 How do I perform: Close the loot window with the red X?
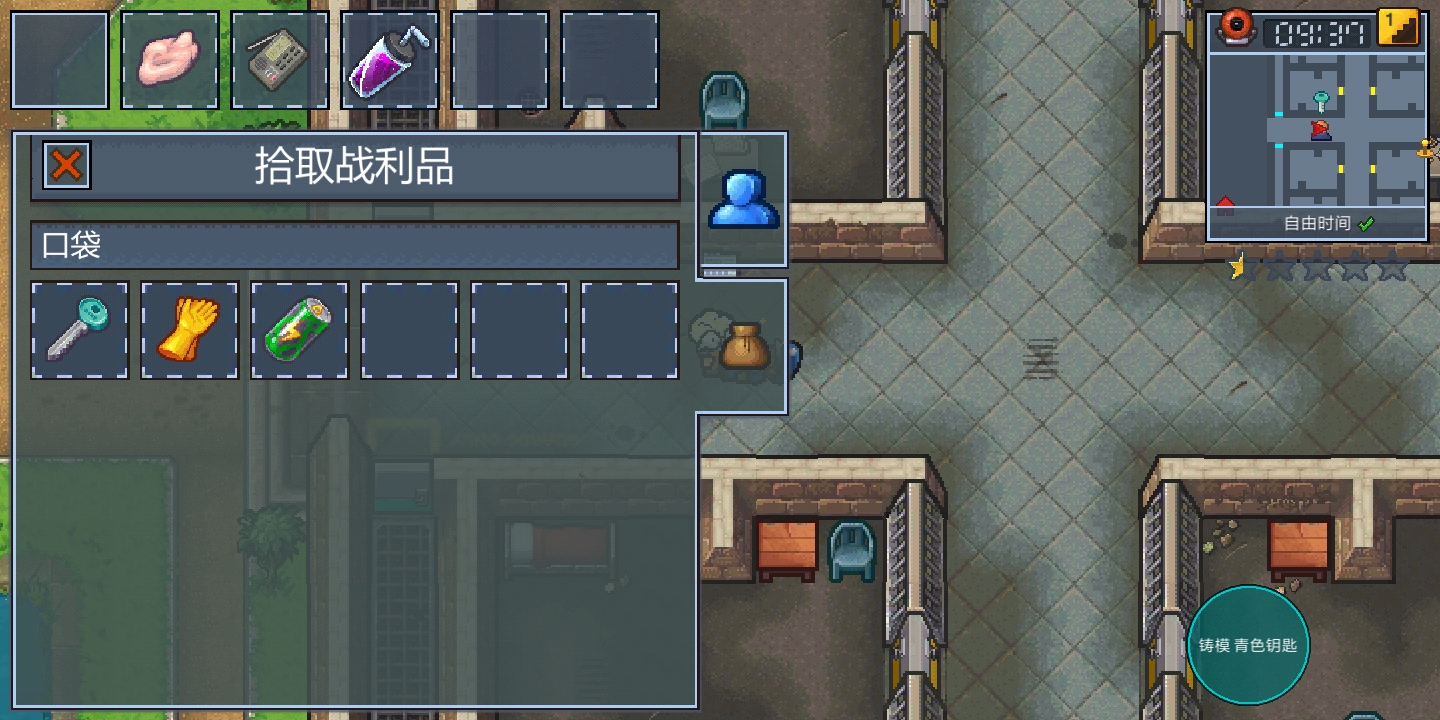[x=66, y=165]
